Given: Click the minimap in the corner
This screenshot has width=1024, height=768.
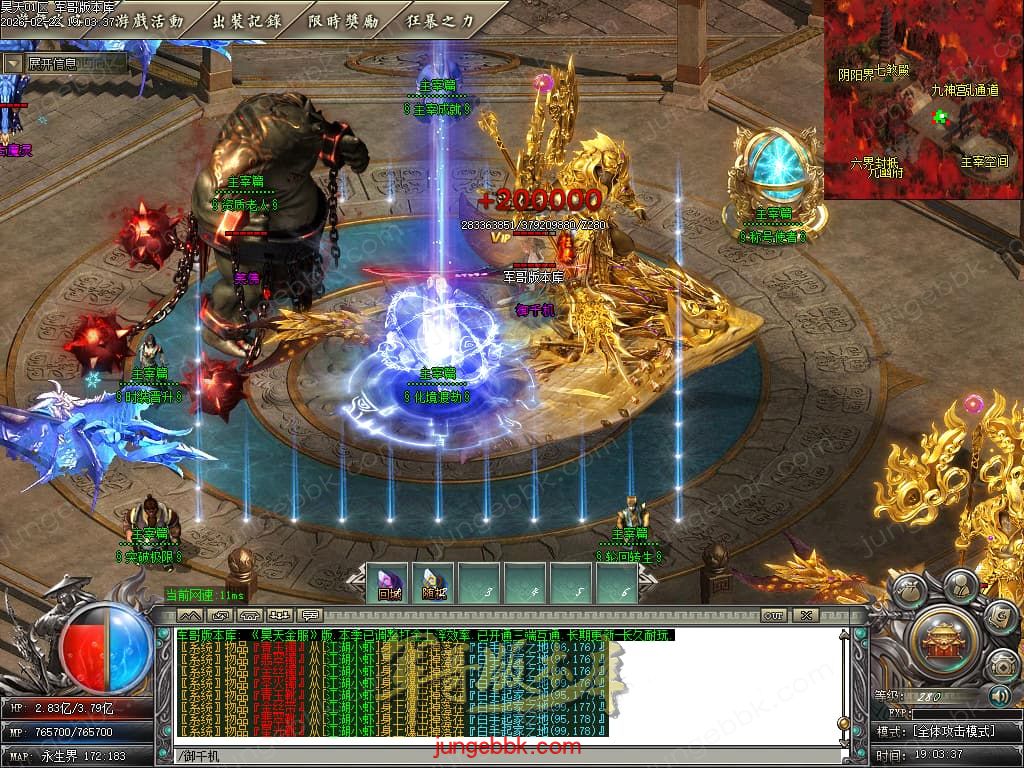Looking at the screenshot, I should (924, 99).
